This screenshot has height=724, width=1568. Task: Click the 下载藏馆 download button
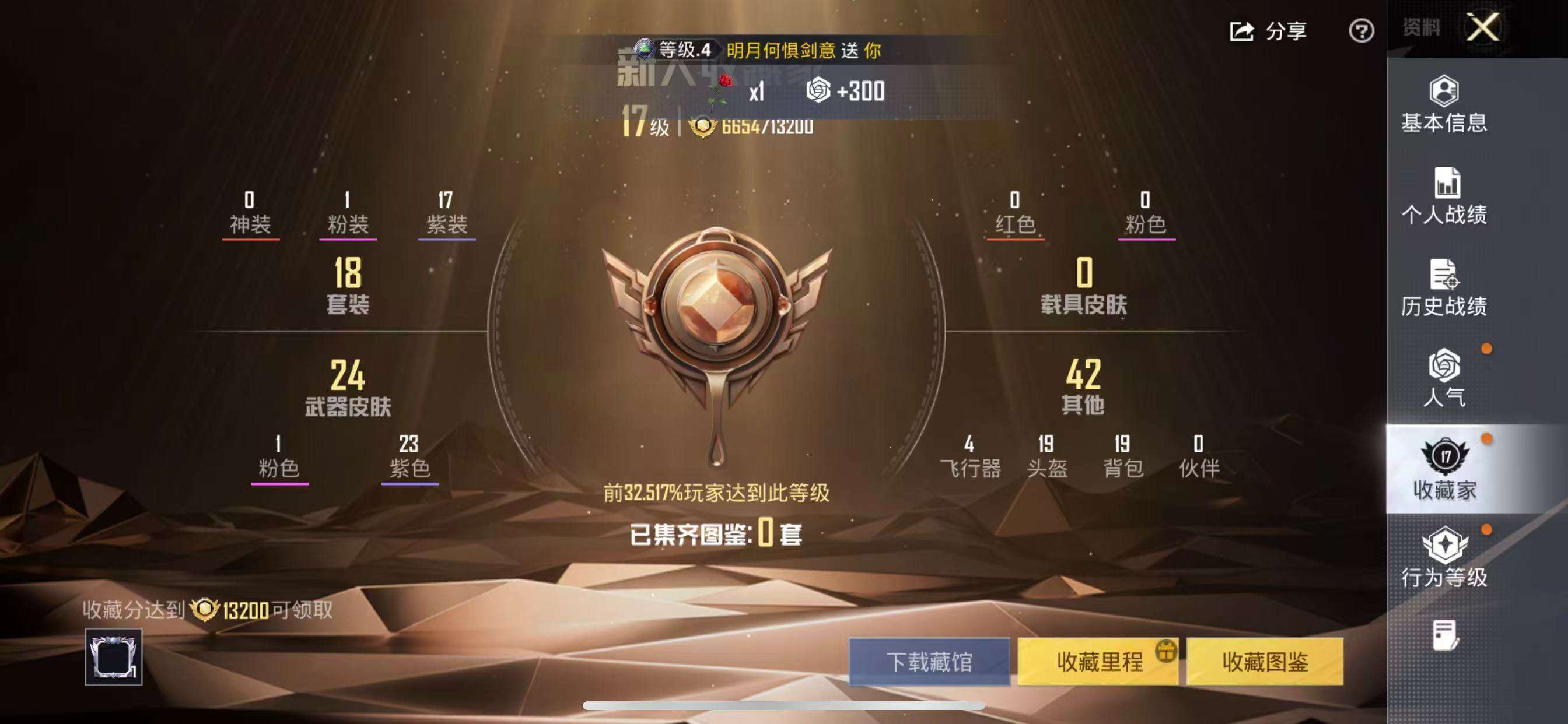929,661
